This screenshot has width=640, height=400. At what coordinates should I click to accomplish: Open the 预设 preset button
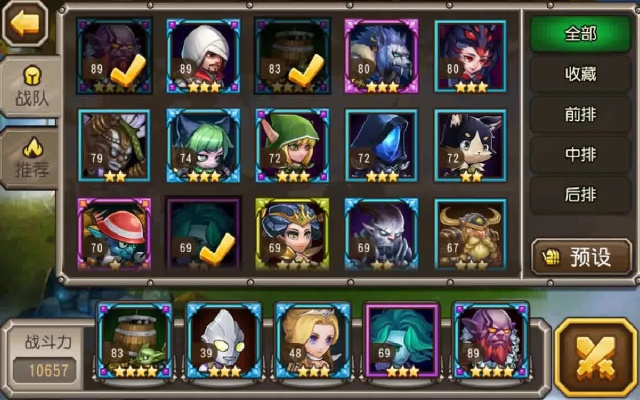point(581,257)
